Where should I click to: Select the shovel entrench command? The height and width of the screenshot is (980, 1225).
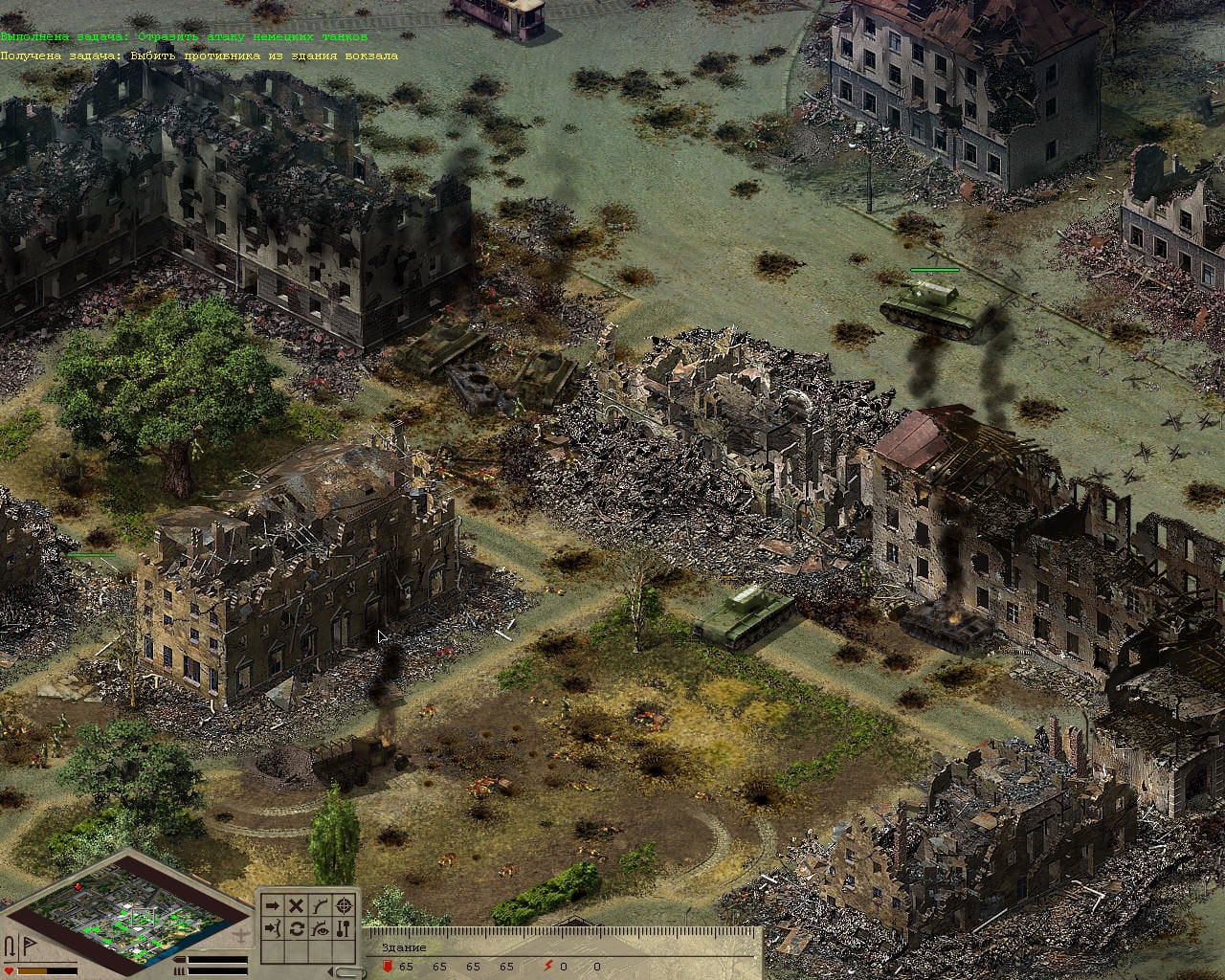click(x=345, y=929)
